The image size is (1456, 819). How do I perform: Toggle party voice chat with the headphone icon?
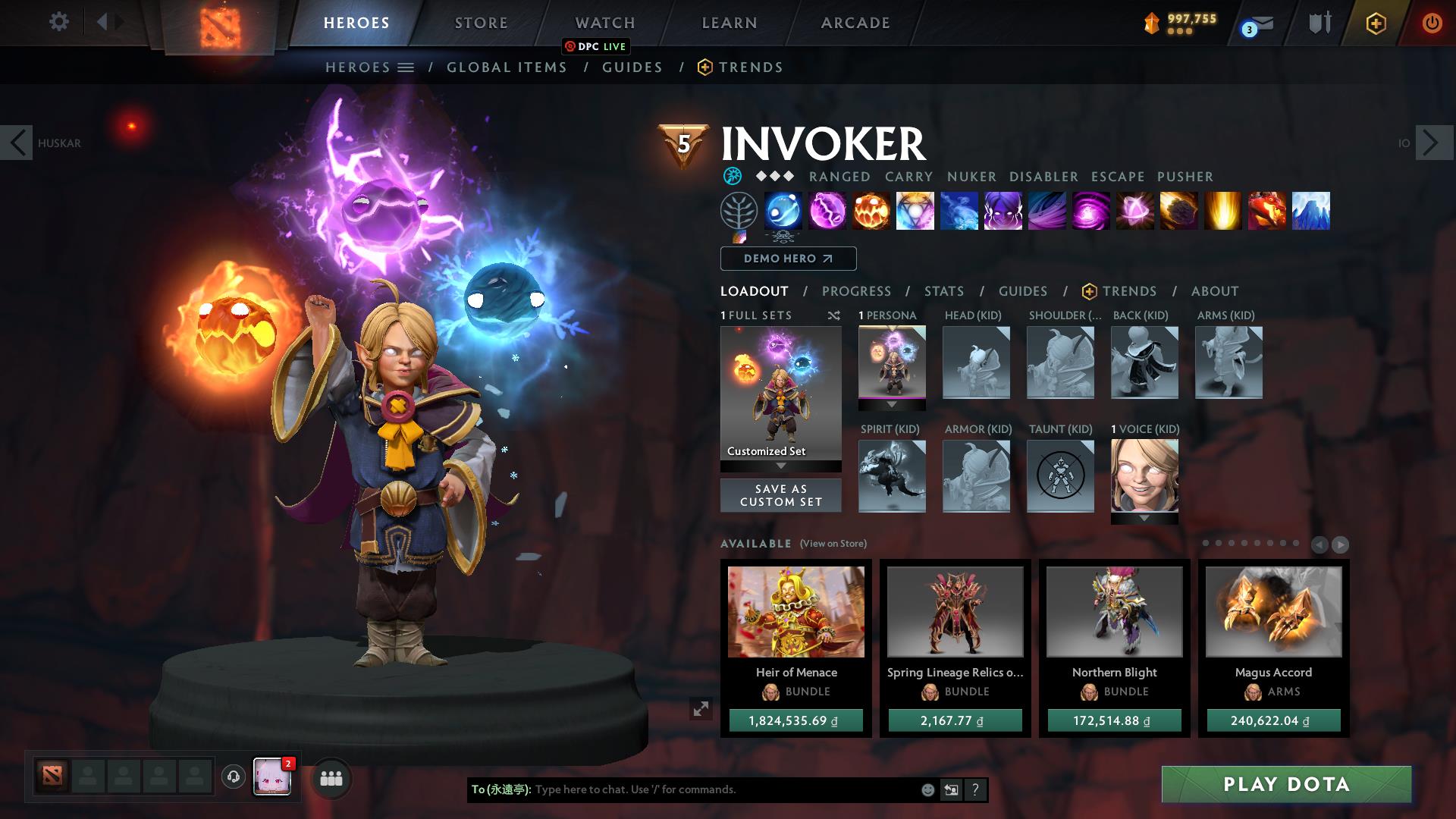coord(233,778)
